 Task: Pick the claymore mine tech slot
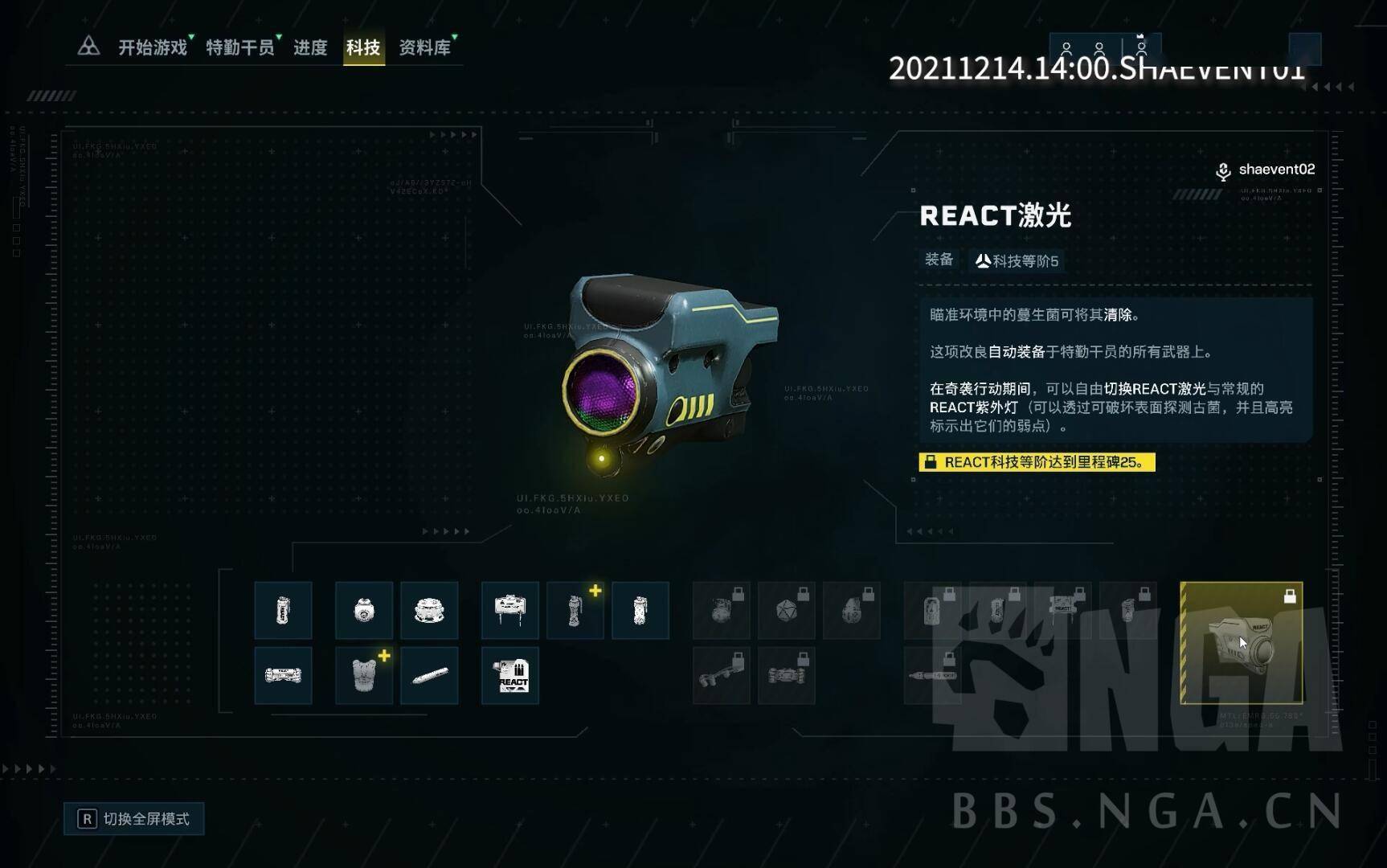510,611
